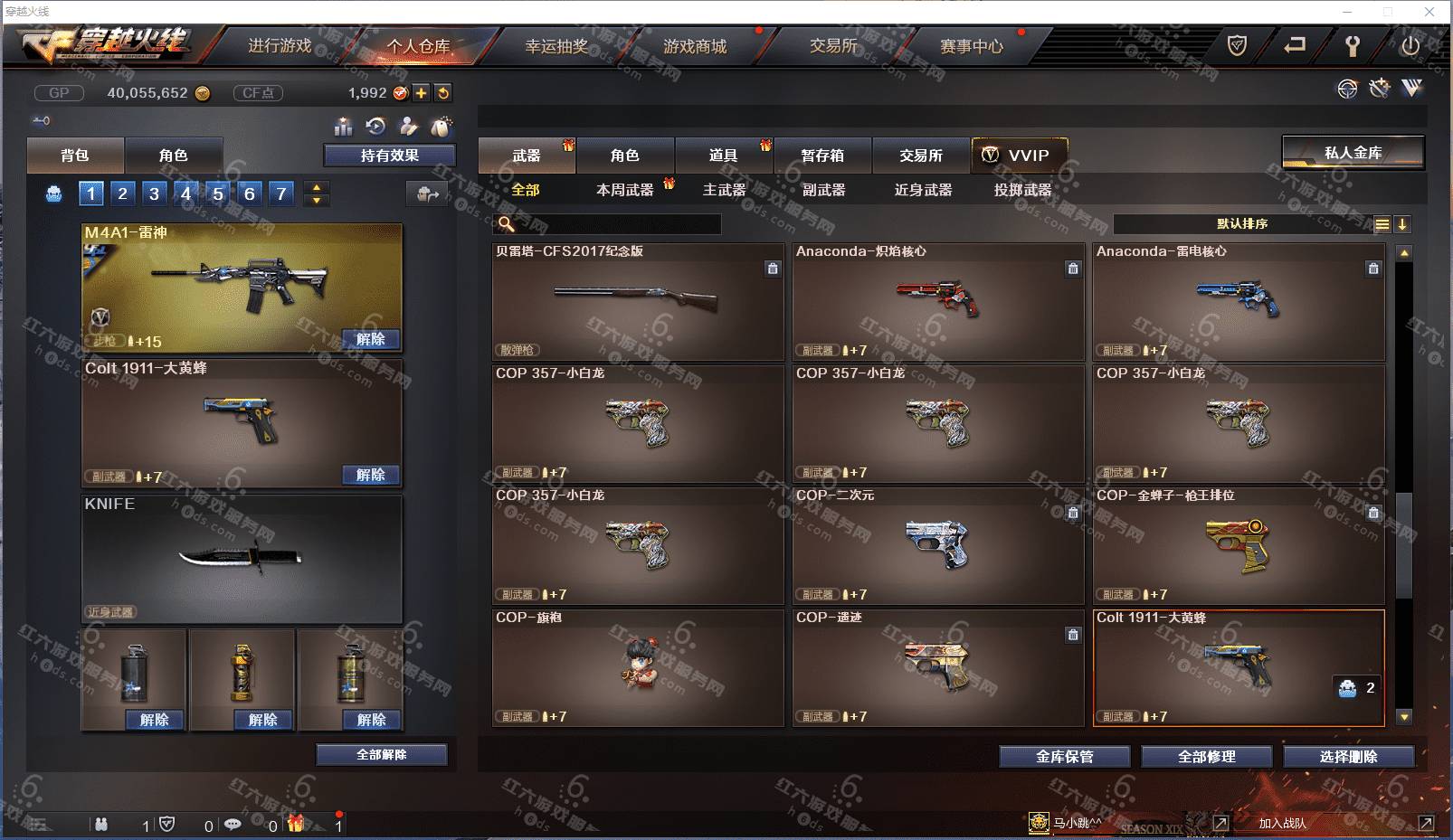Select backpack number 3
This screenshot has width=1453, height=840.
(x=154, y=193)
